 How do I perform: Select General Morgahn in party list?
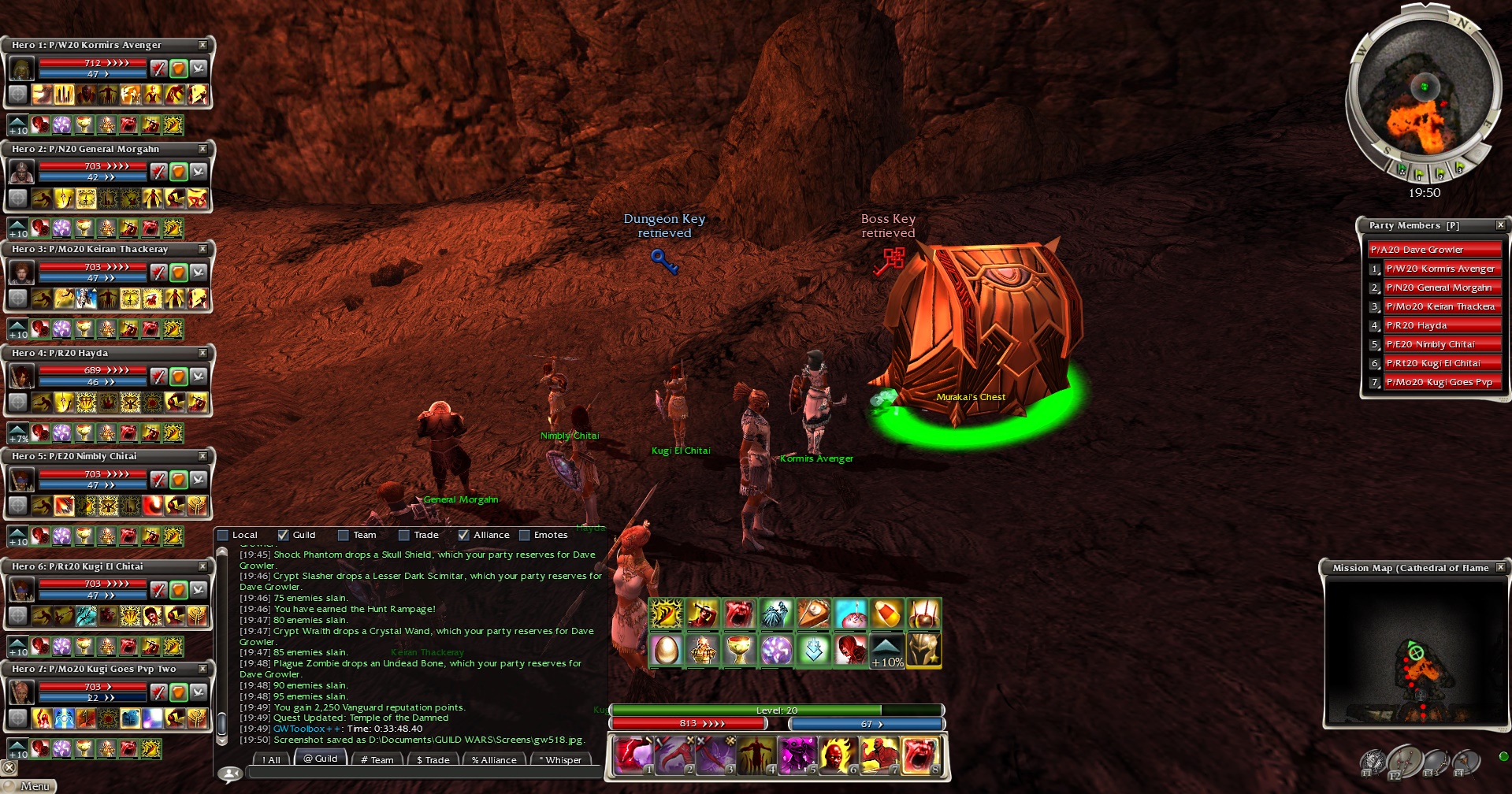pyautogui.click(x=1442, y=288)
